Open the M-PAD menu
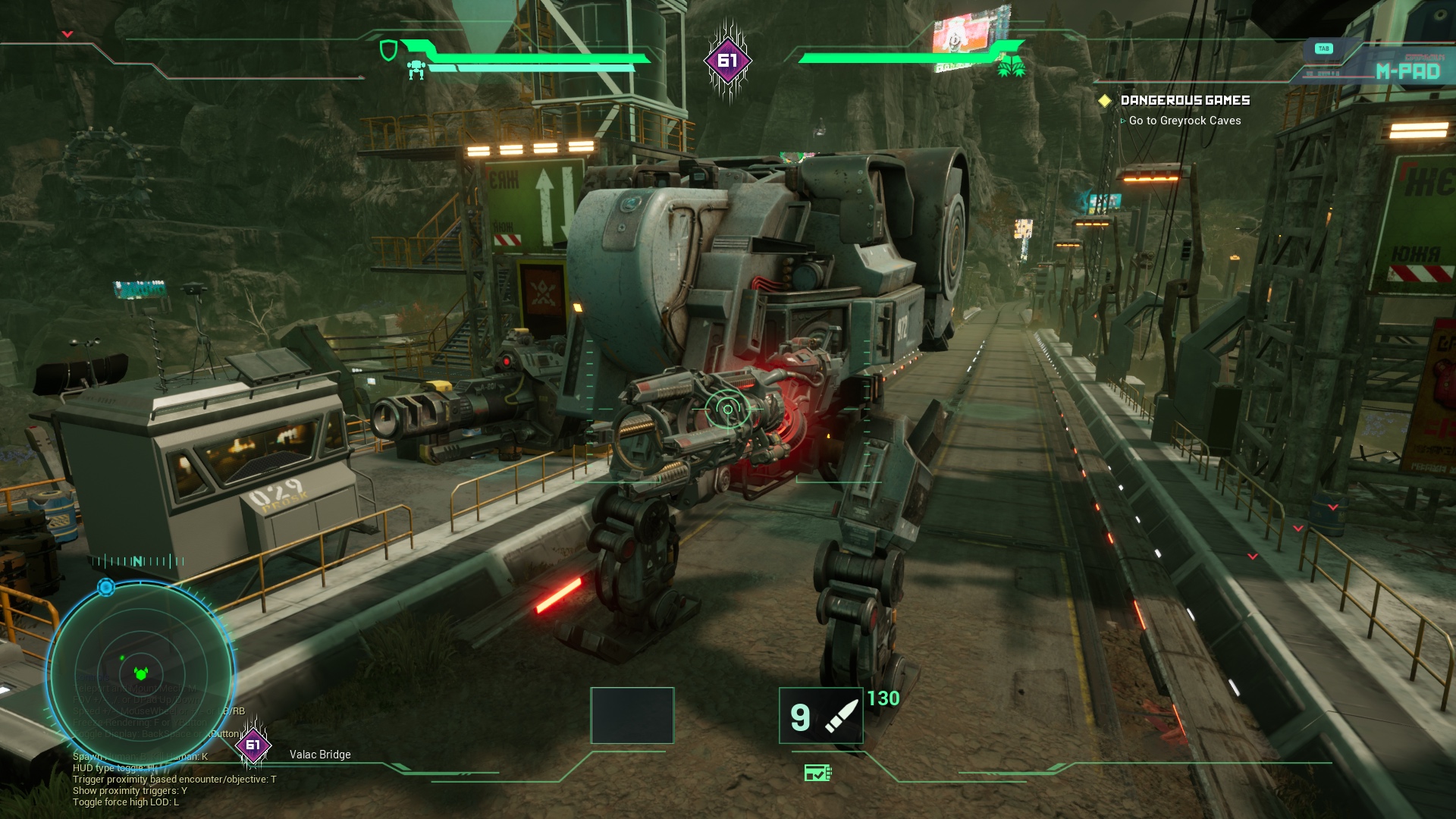 pos(1407,71)
